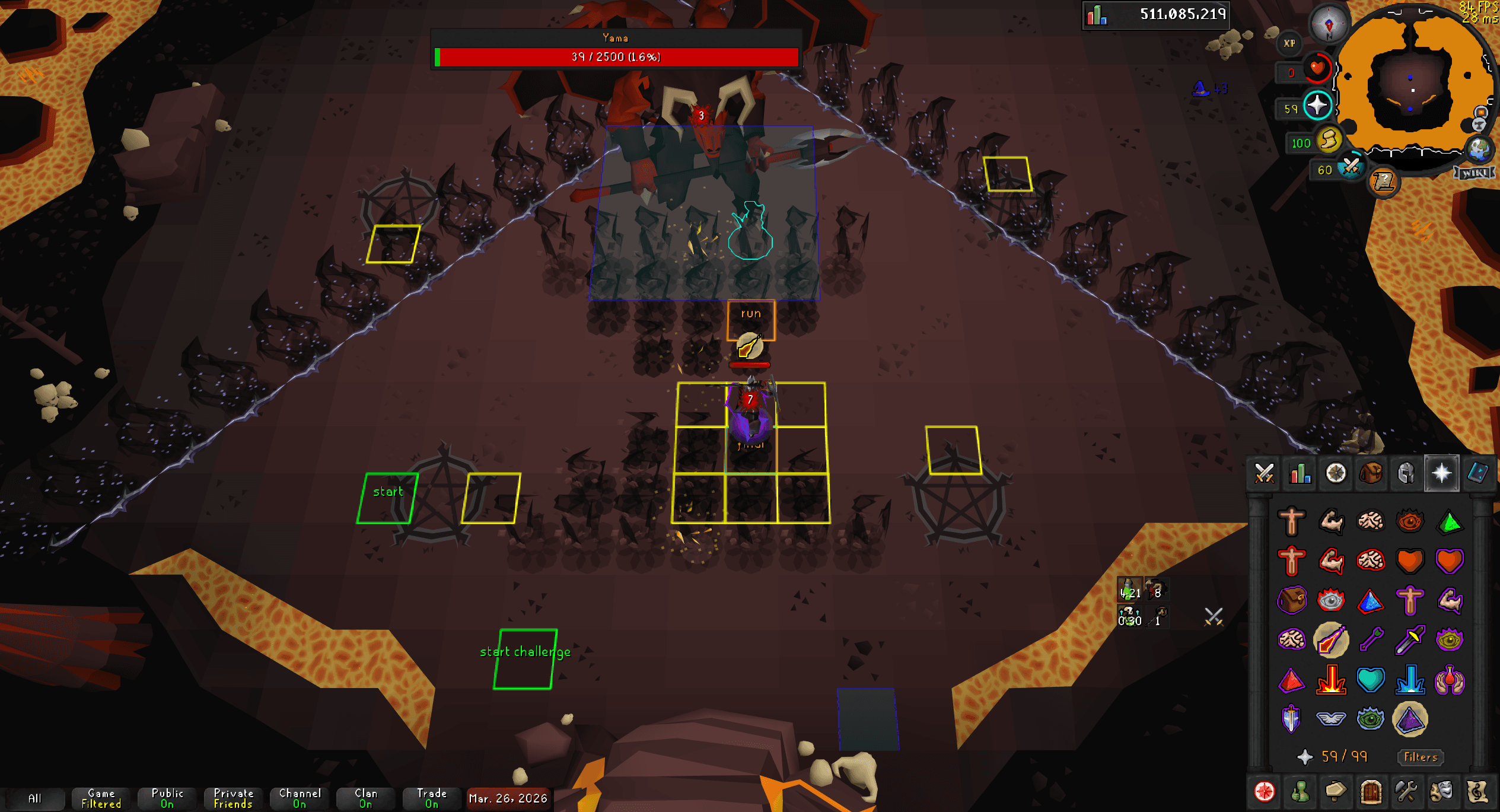Open the XP tracker beside the minimap
Image resolution: width=1500 pixels, height=812 pixels.
point(1288,43)
